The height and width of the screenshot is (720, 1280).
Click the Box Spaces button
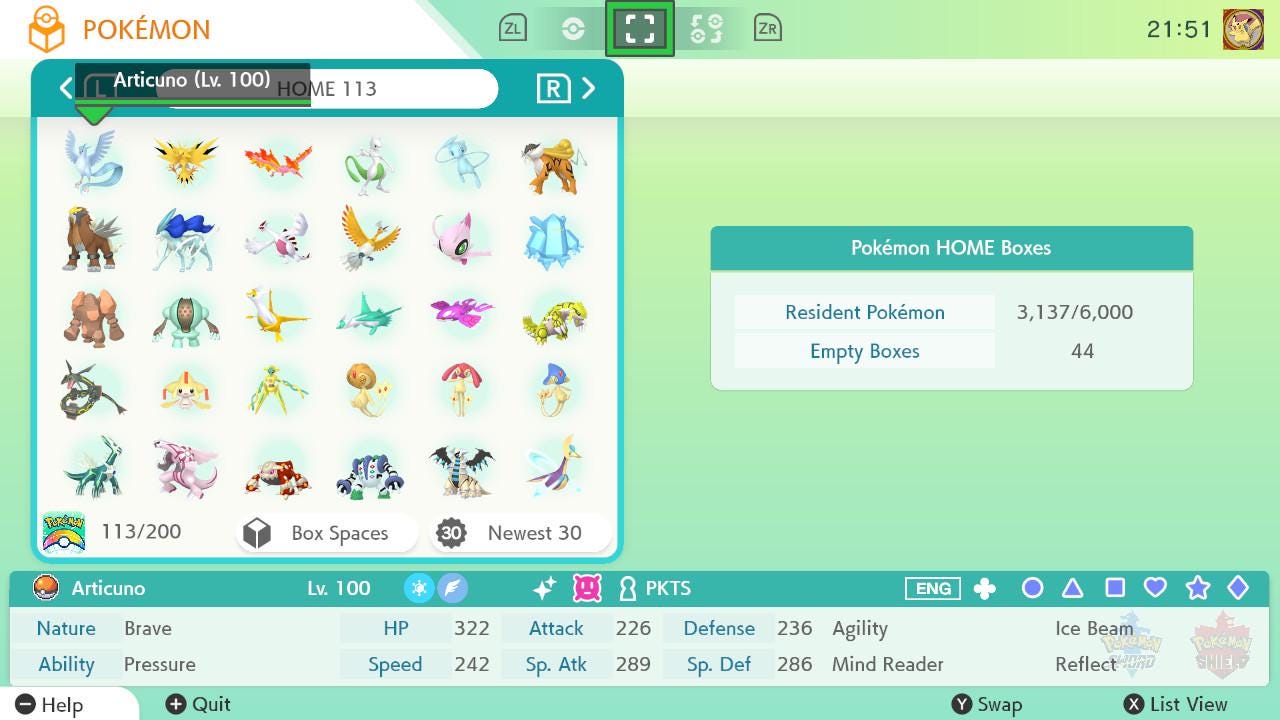tap(327, 532)
